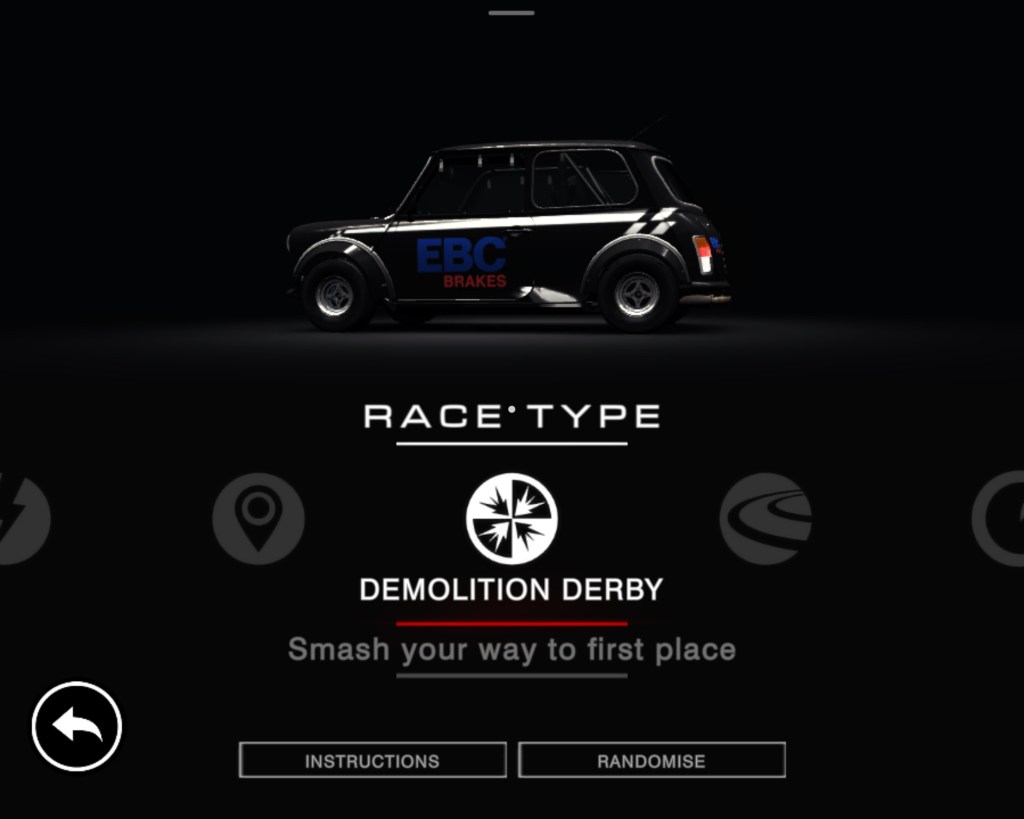Pick the lightning bolt race type
Screen dimensions: 1024x819
click(20, 518)
